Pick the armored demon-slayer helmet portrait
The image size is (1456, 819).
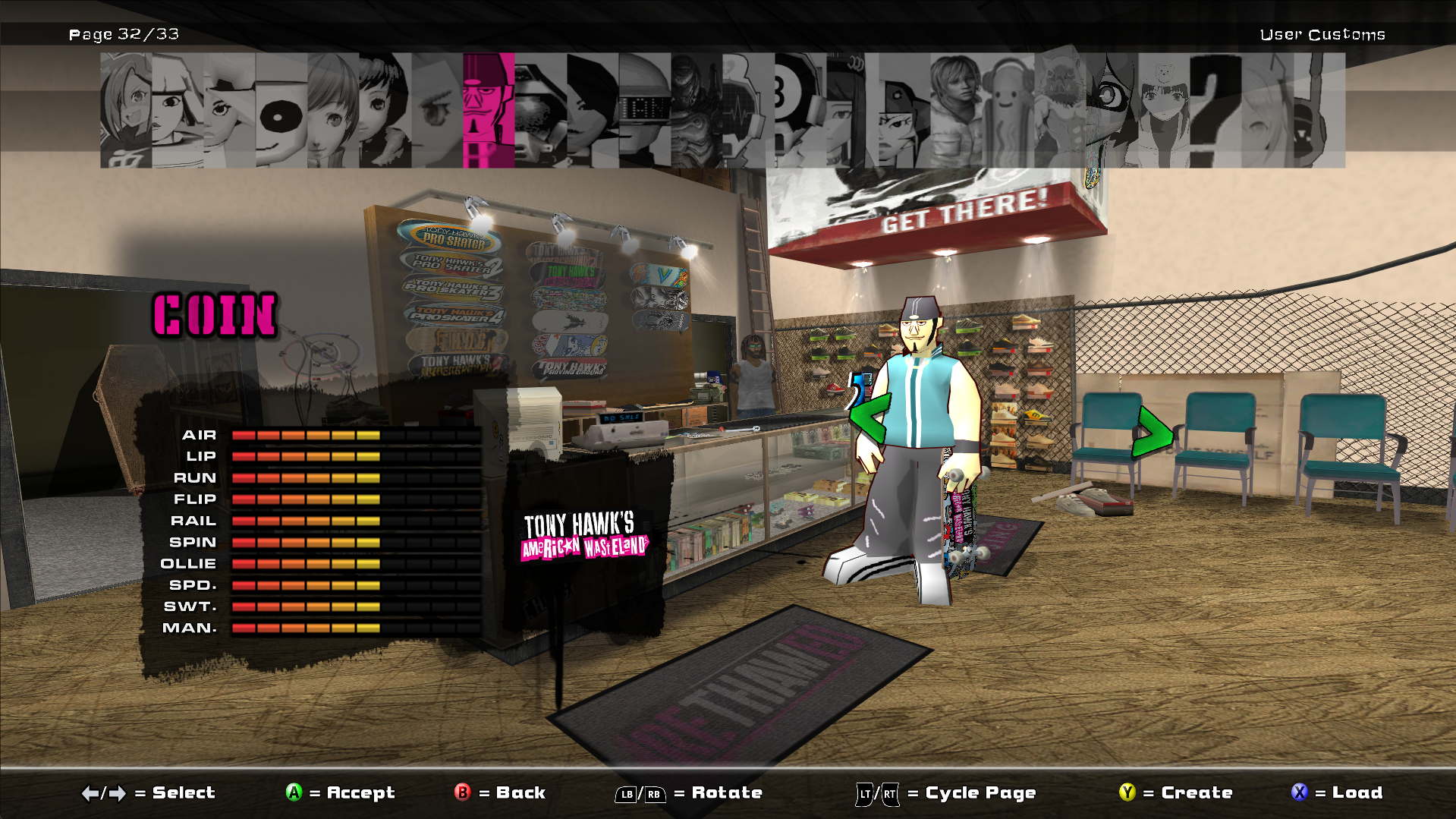click(694, 110)
